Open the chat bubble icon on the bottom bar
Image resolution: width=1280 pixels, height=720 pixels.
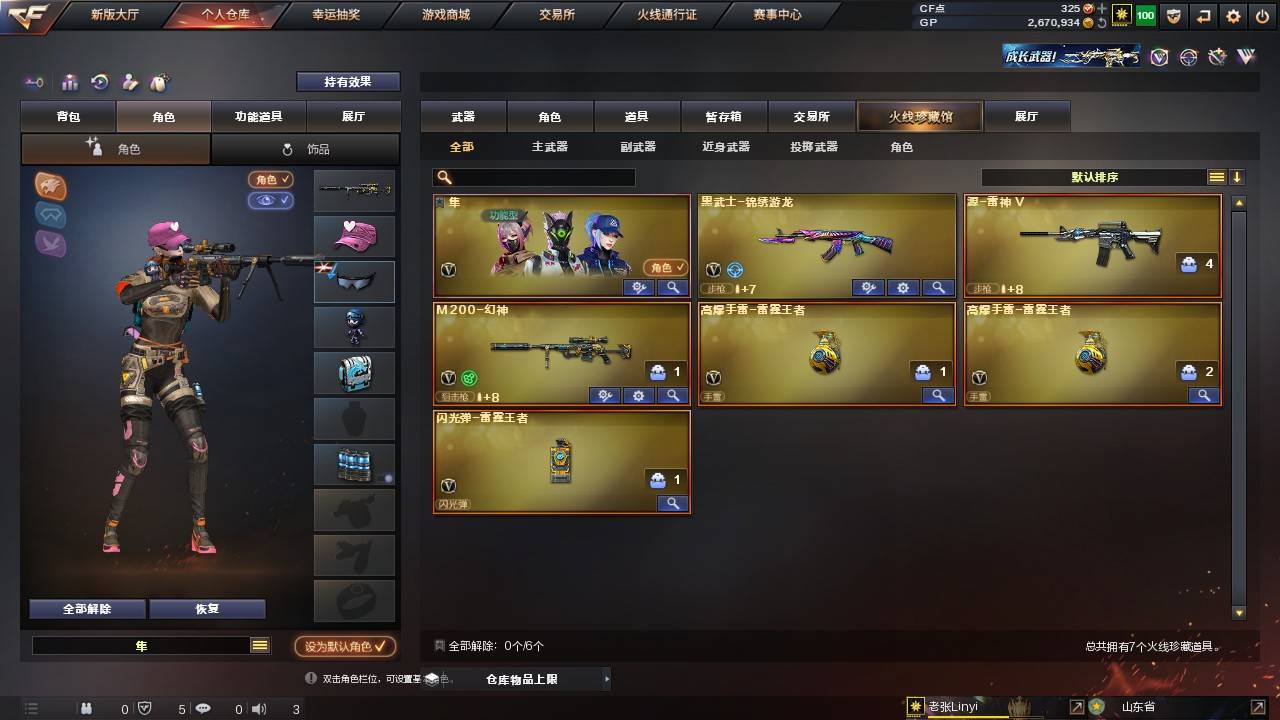[x=204, y=708]
